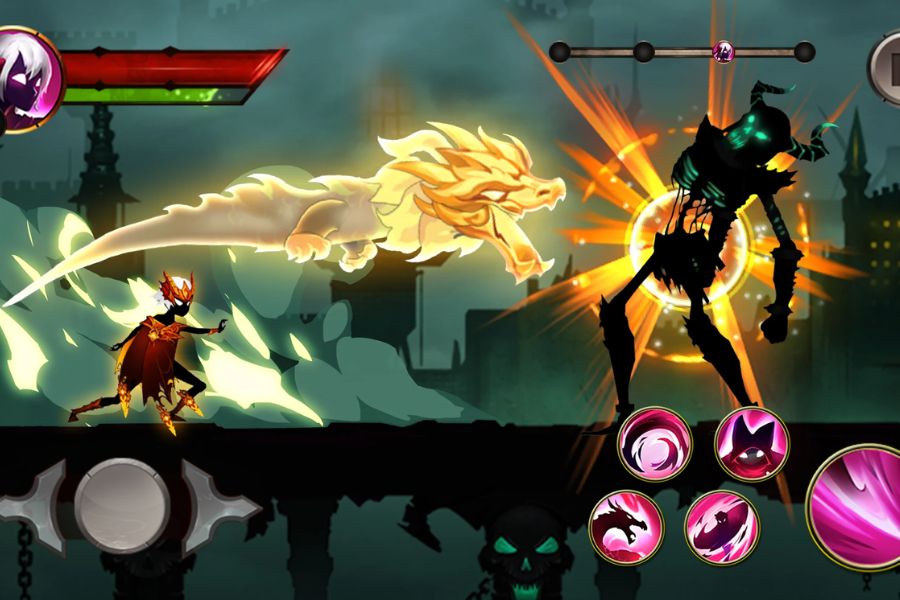Activate the swirling vortex skill

coord(654,444)
